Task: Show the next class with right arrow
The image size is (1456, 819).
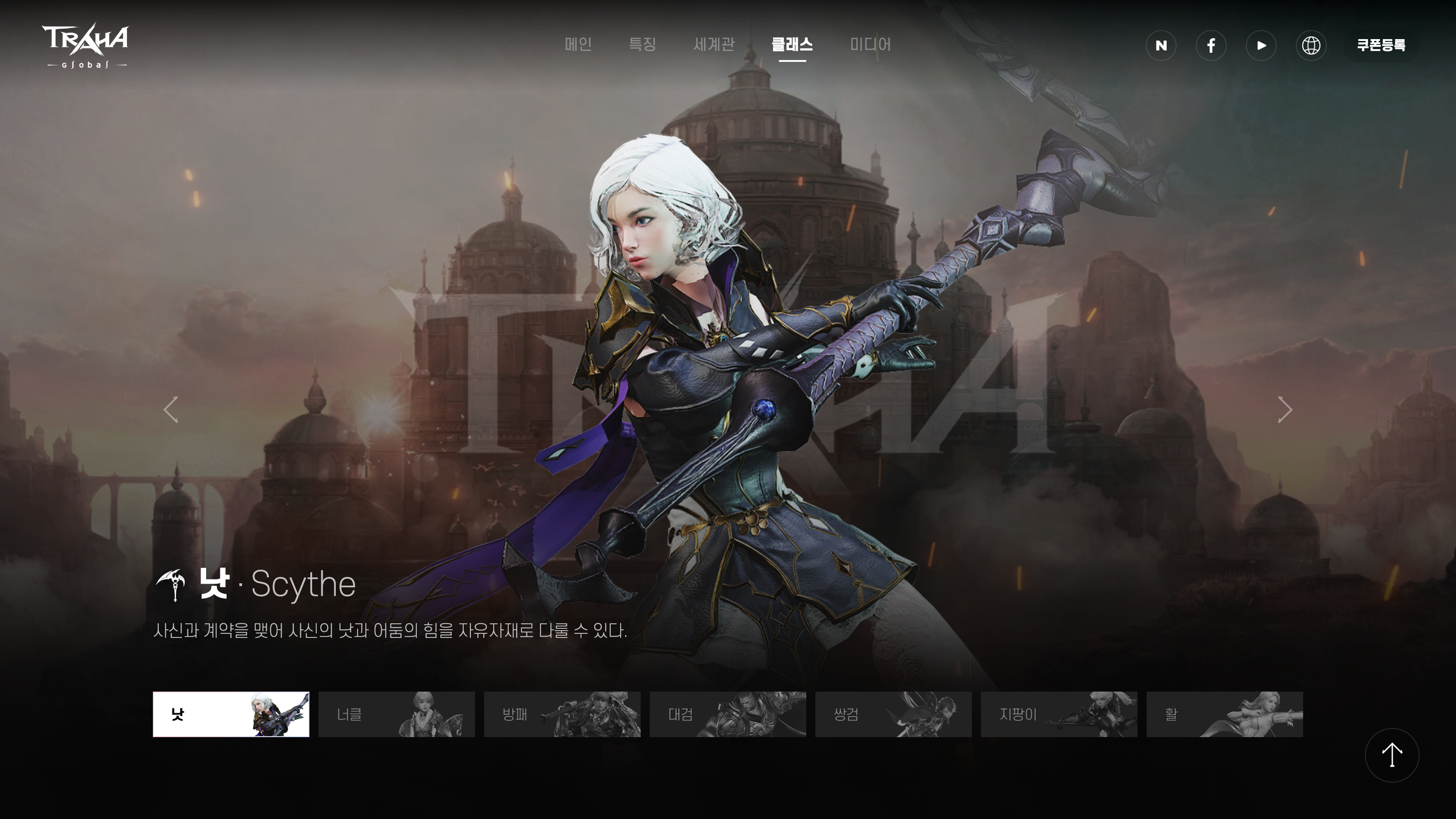Action: (x=1285, y=410)
